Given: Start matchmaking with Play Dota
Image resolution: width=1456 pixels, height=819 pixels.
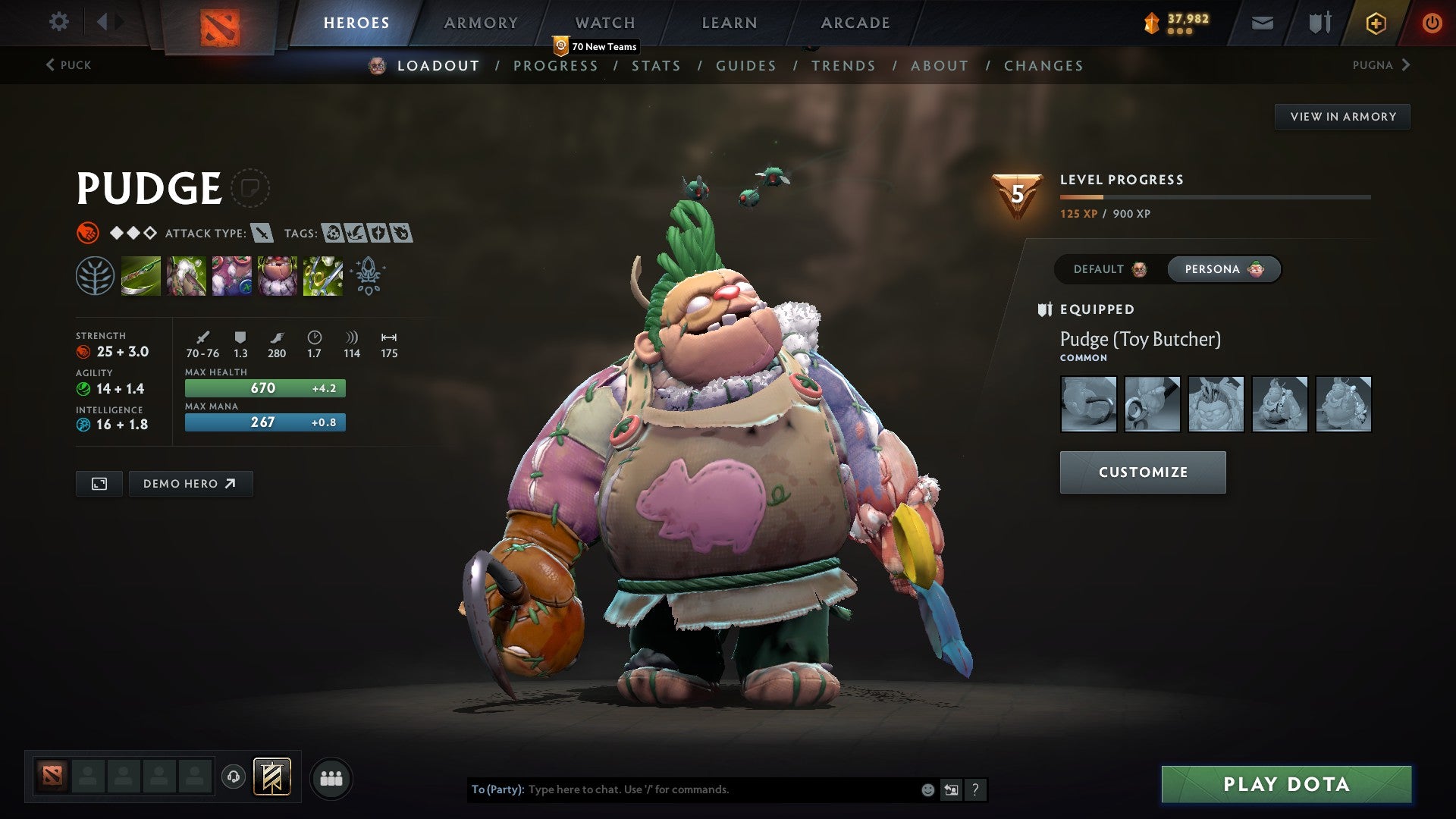Looking at the screenshot, I should [1286, 784].
